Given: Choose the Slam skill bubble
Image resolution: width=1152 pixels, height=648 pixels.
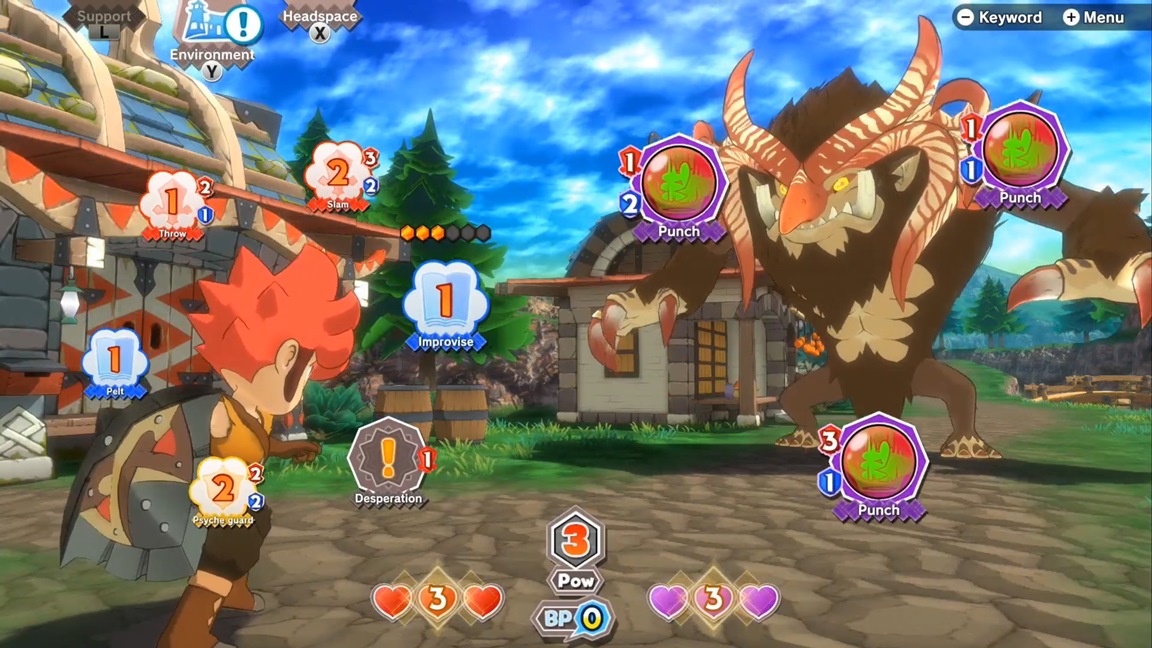Looking at the screenshot, I should pos(337,175).
